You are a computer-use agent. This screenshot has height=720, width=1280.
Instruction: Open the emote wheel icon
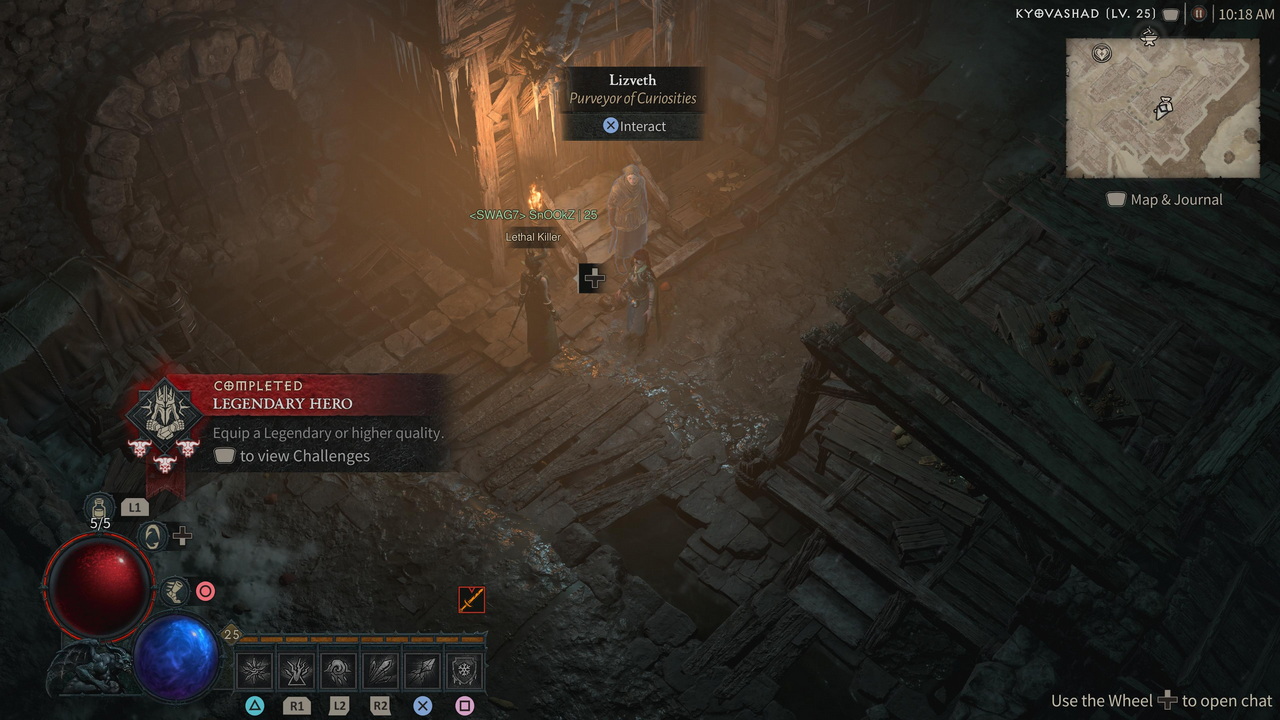point(152,537)
